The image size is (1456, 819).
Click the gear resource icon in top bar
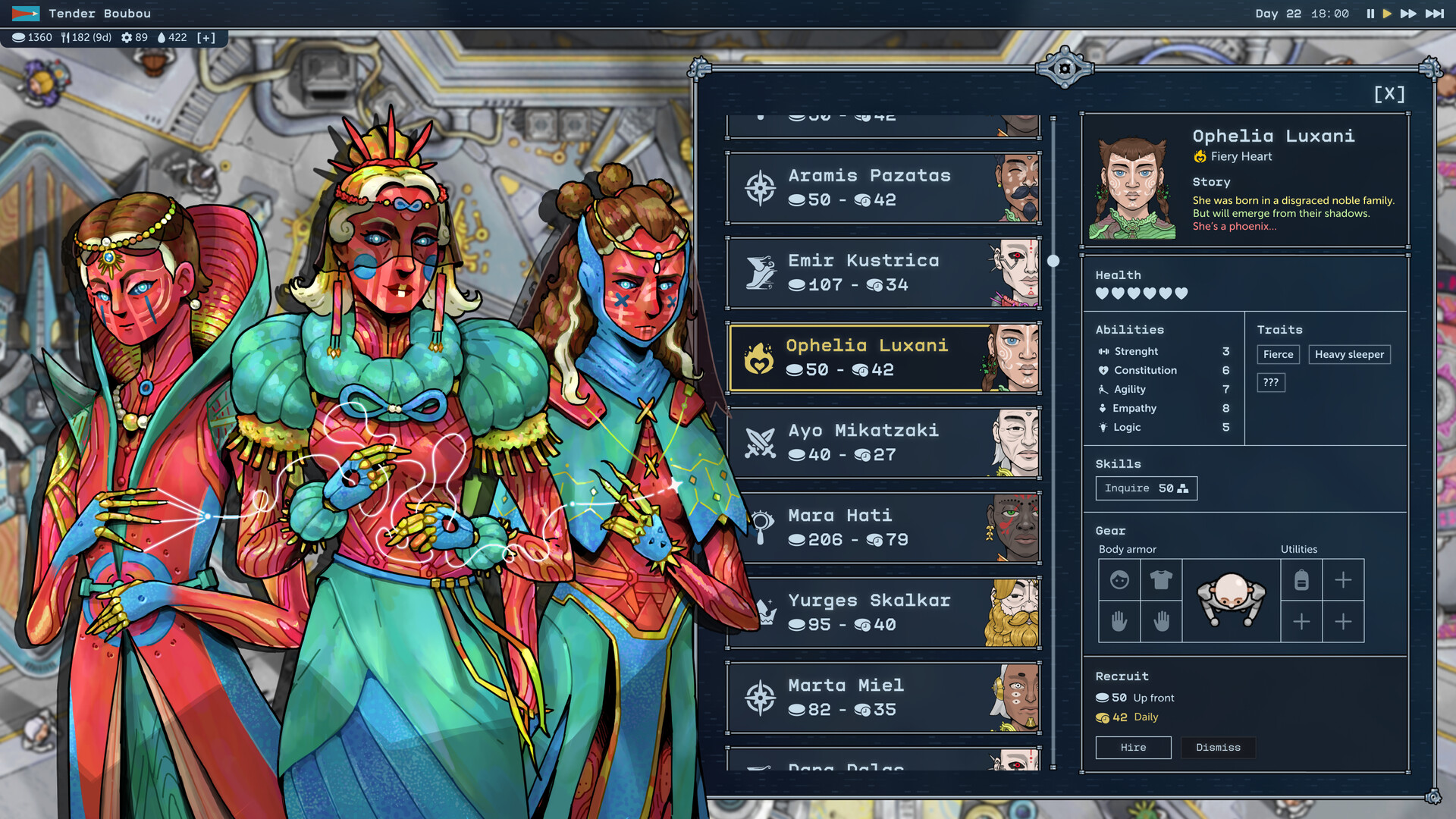(127, 37)
